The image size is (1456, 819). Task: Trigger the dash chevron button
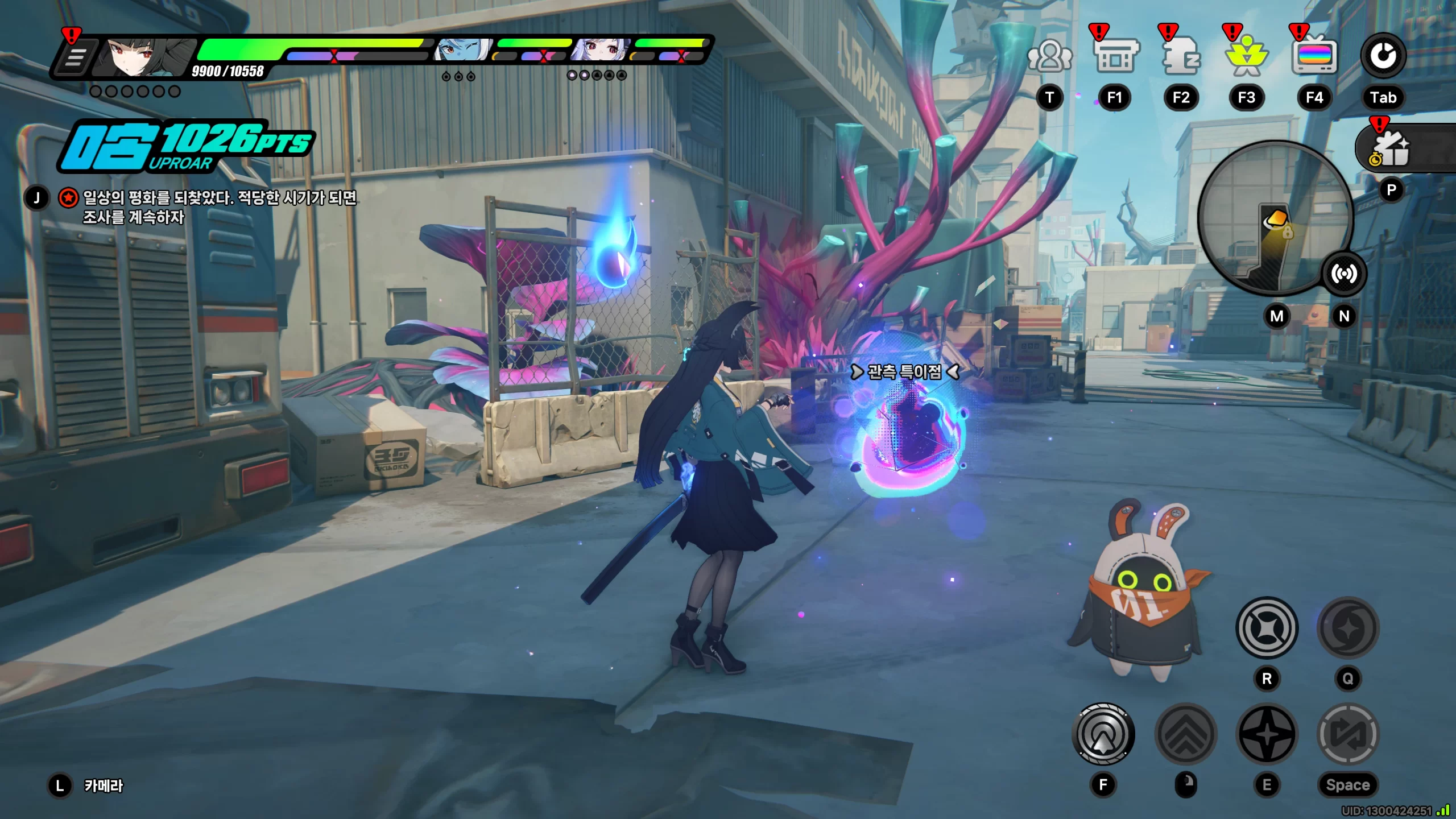click(x=1186, y=734)
